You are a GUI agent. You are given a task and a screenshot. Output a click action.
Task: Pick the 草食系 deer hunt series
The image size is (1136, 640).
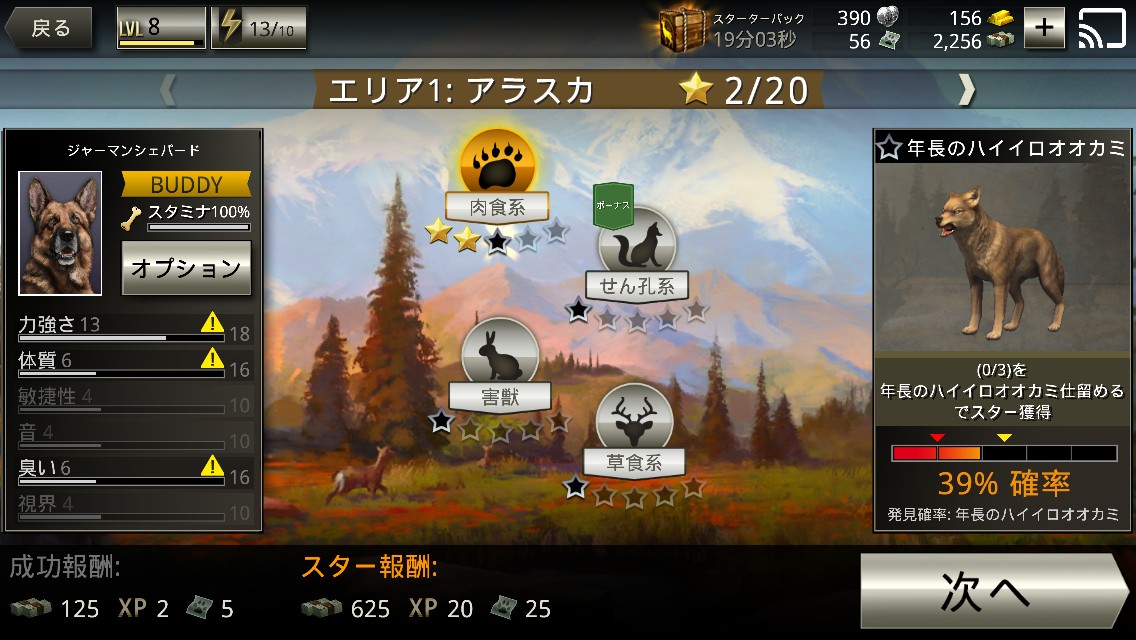(x=634, y=422)
